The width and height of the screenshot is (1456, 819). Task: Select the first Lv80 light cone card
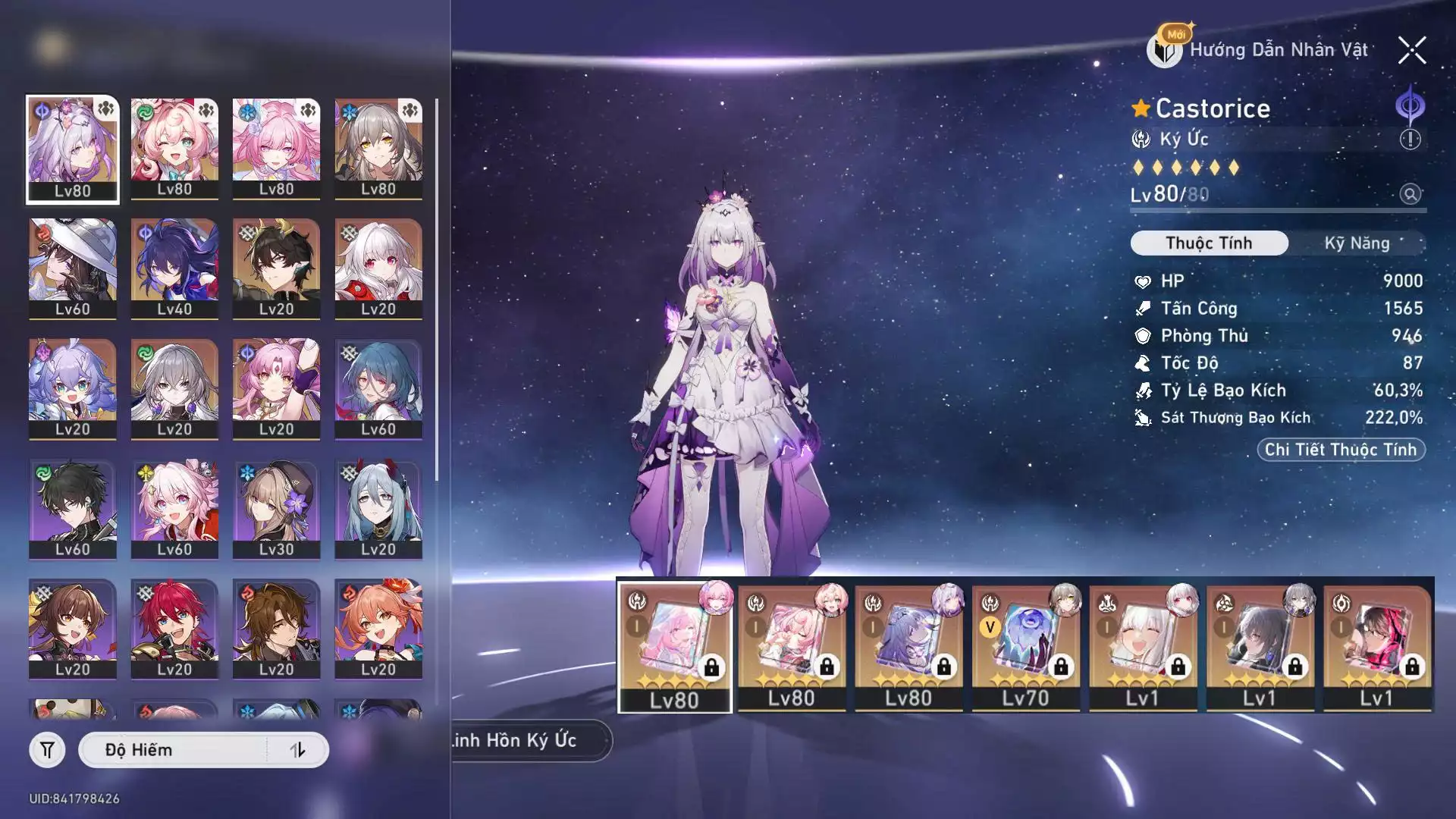pos(675,647)
